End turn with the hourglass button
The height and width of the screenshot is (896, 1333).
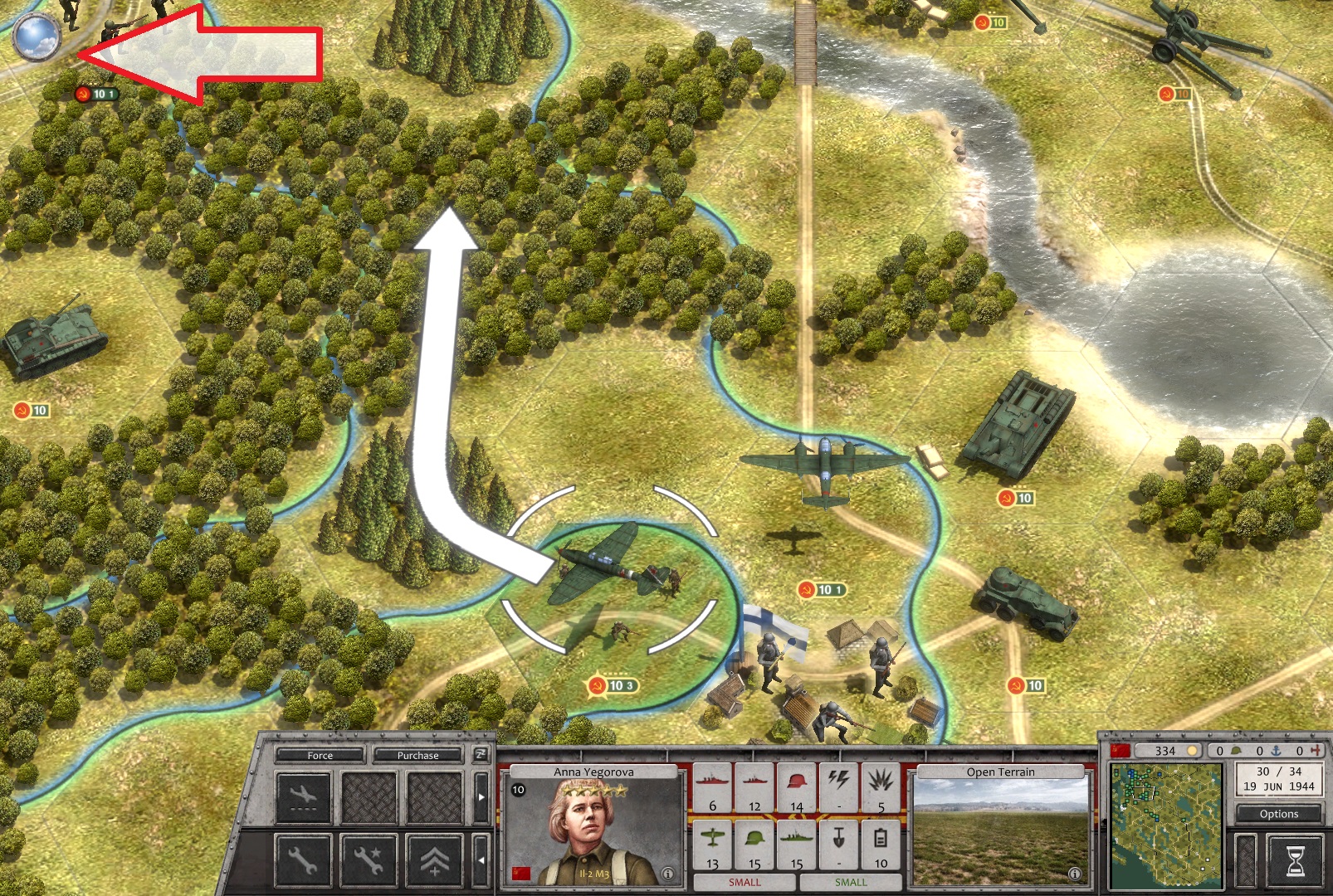tap(1294, 860)
